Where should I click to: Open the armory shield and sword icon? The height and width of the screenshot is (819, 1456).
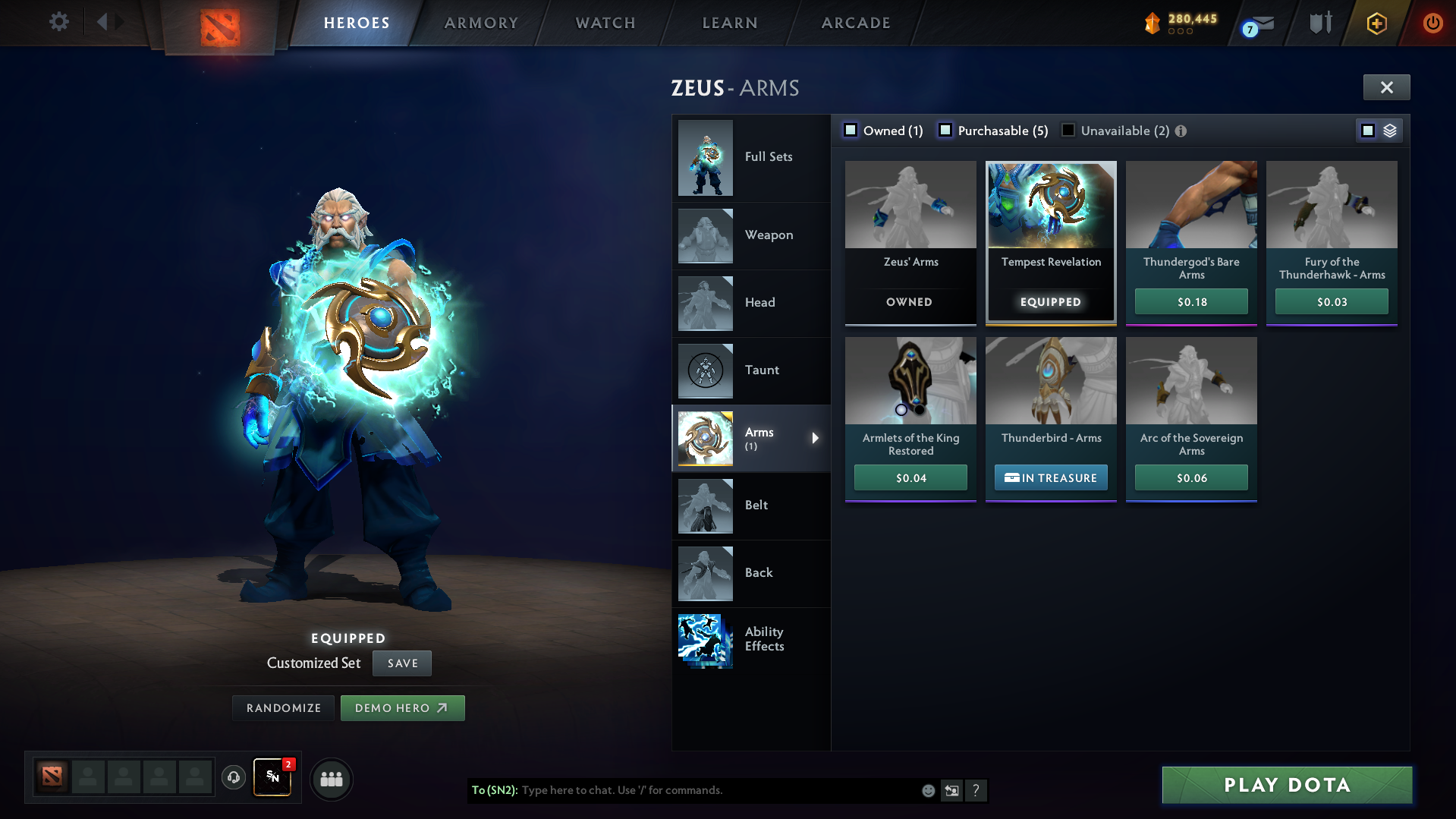tap(1319, 22)
